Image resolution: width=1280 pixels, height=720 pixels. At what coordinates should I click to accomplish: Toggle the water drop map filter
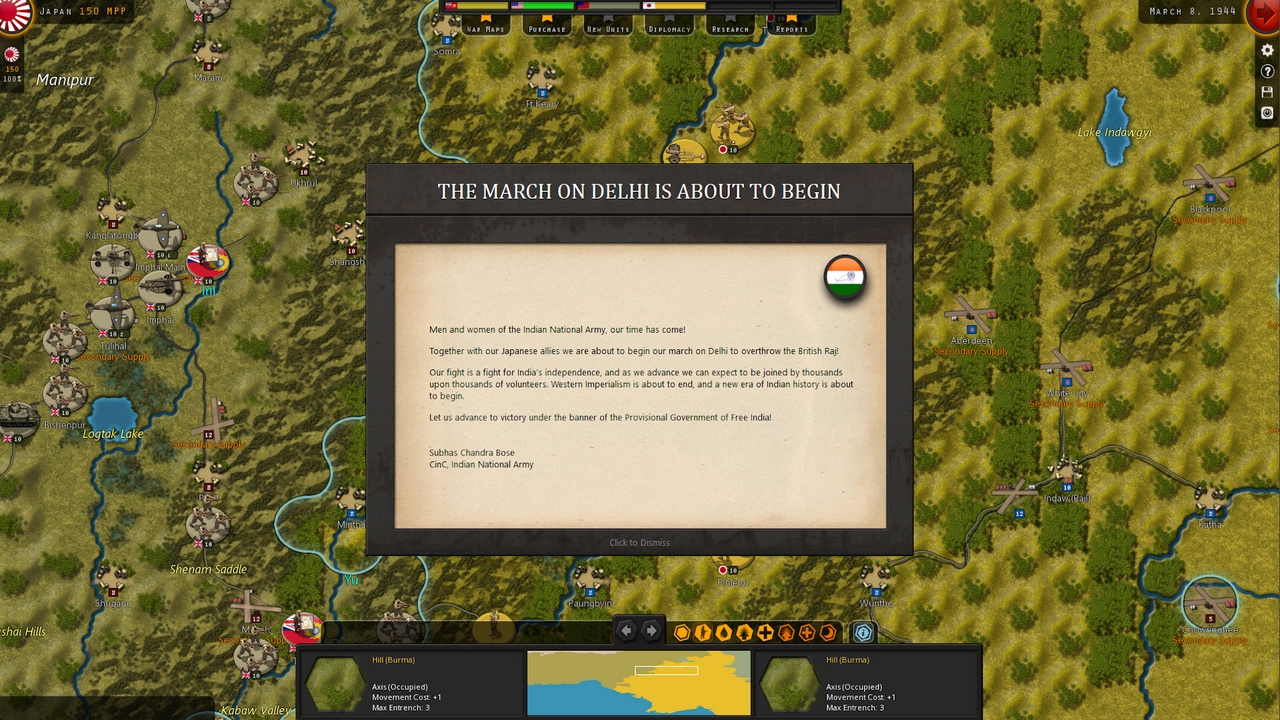point(724,632)
